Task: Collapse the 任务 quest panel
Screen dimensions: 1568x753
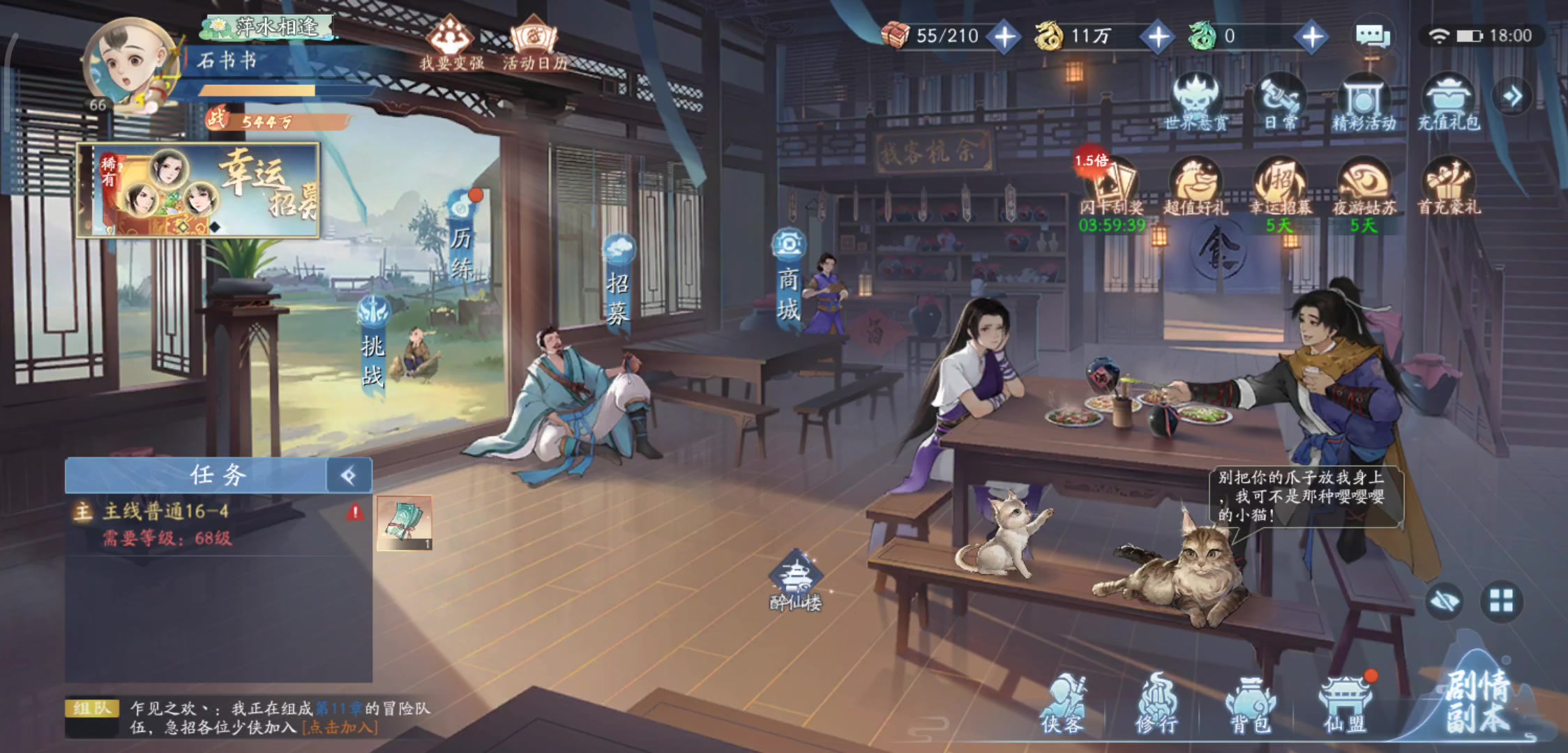Action: (349, 476)
